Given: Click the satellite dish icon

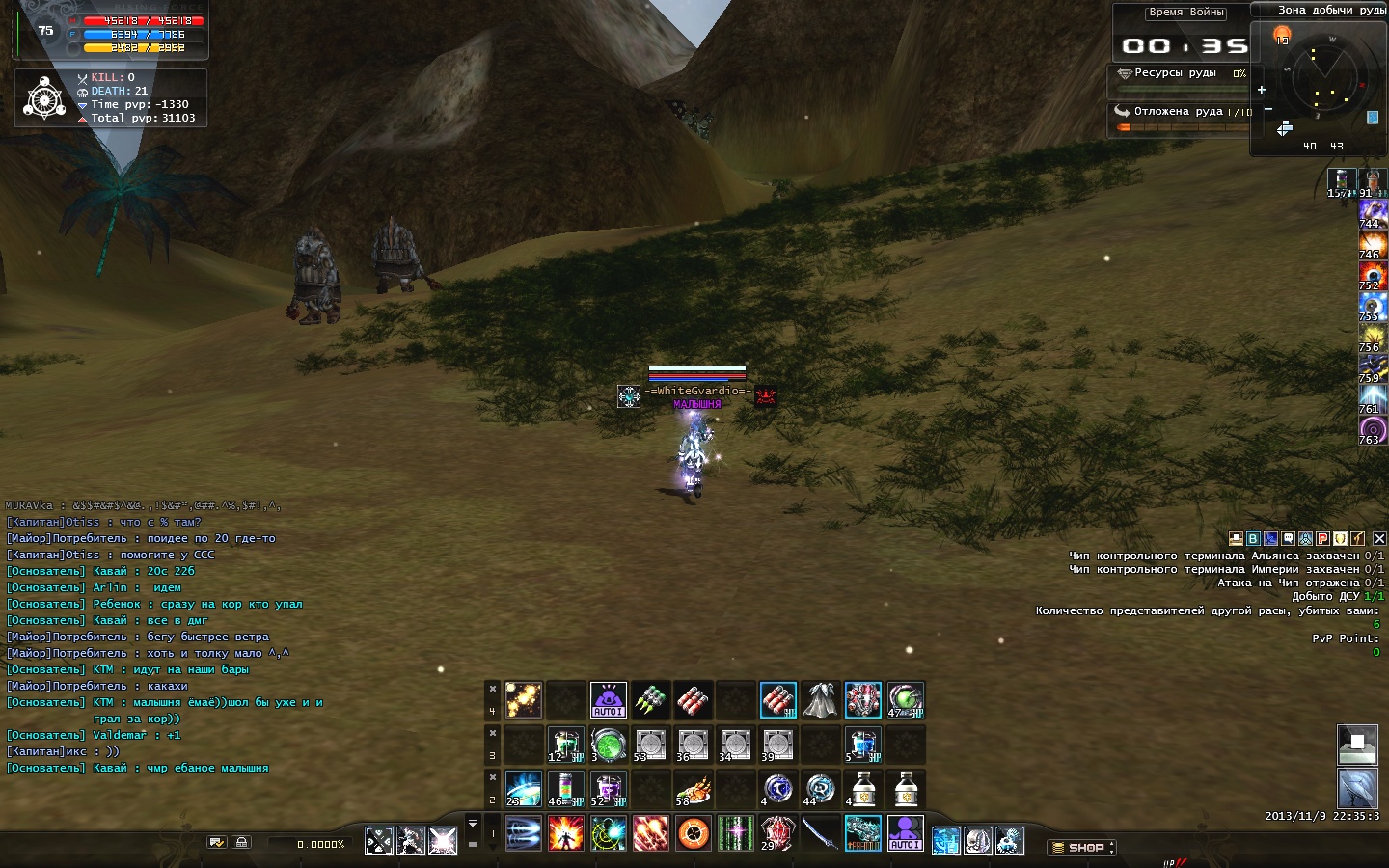Looking at the screenshot, I should 1357,789.
